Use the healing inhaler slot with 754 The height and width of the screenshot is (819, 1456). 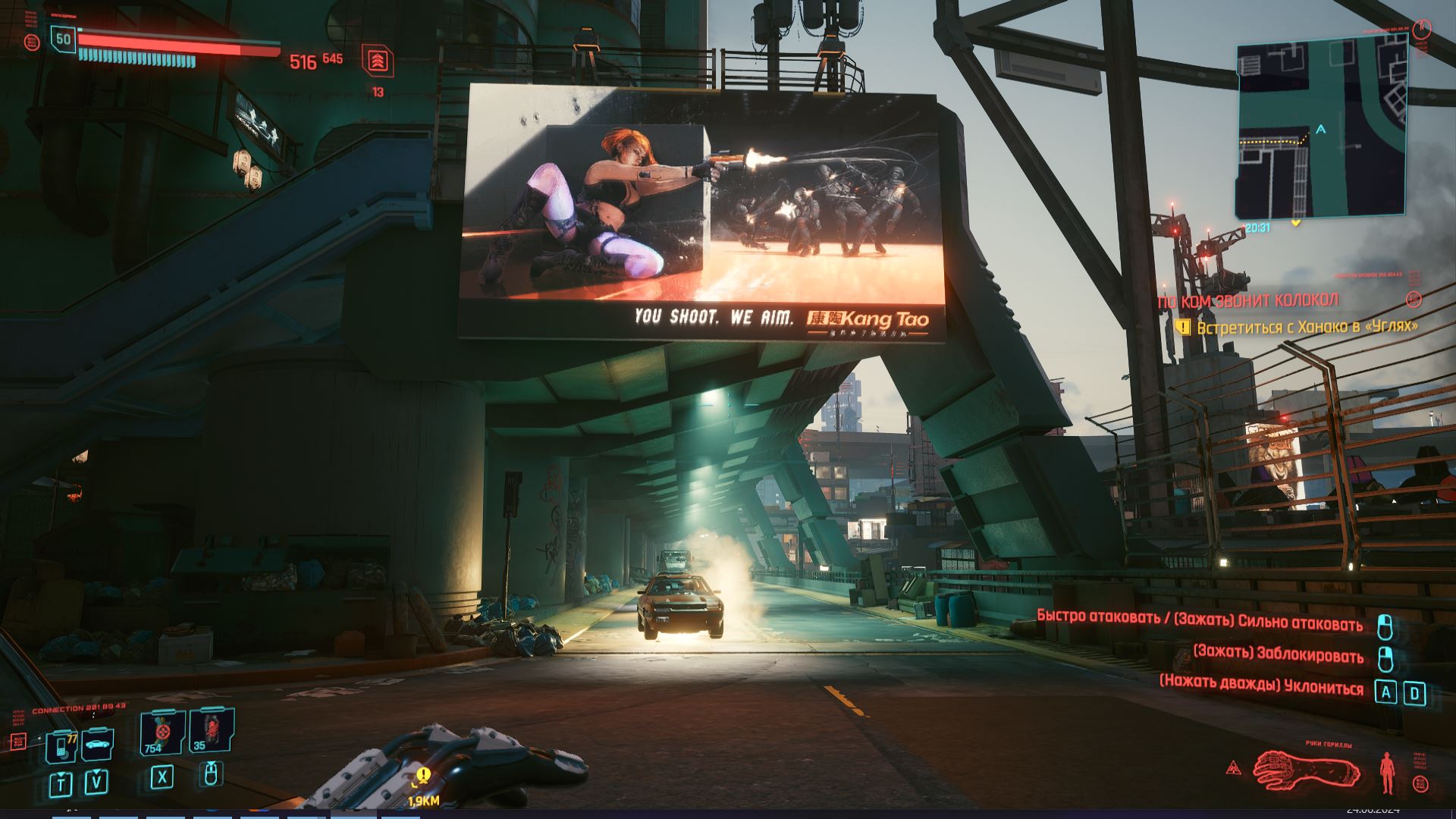[x=162, y=733]
